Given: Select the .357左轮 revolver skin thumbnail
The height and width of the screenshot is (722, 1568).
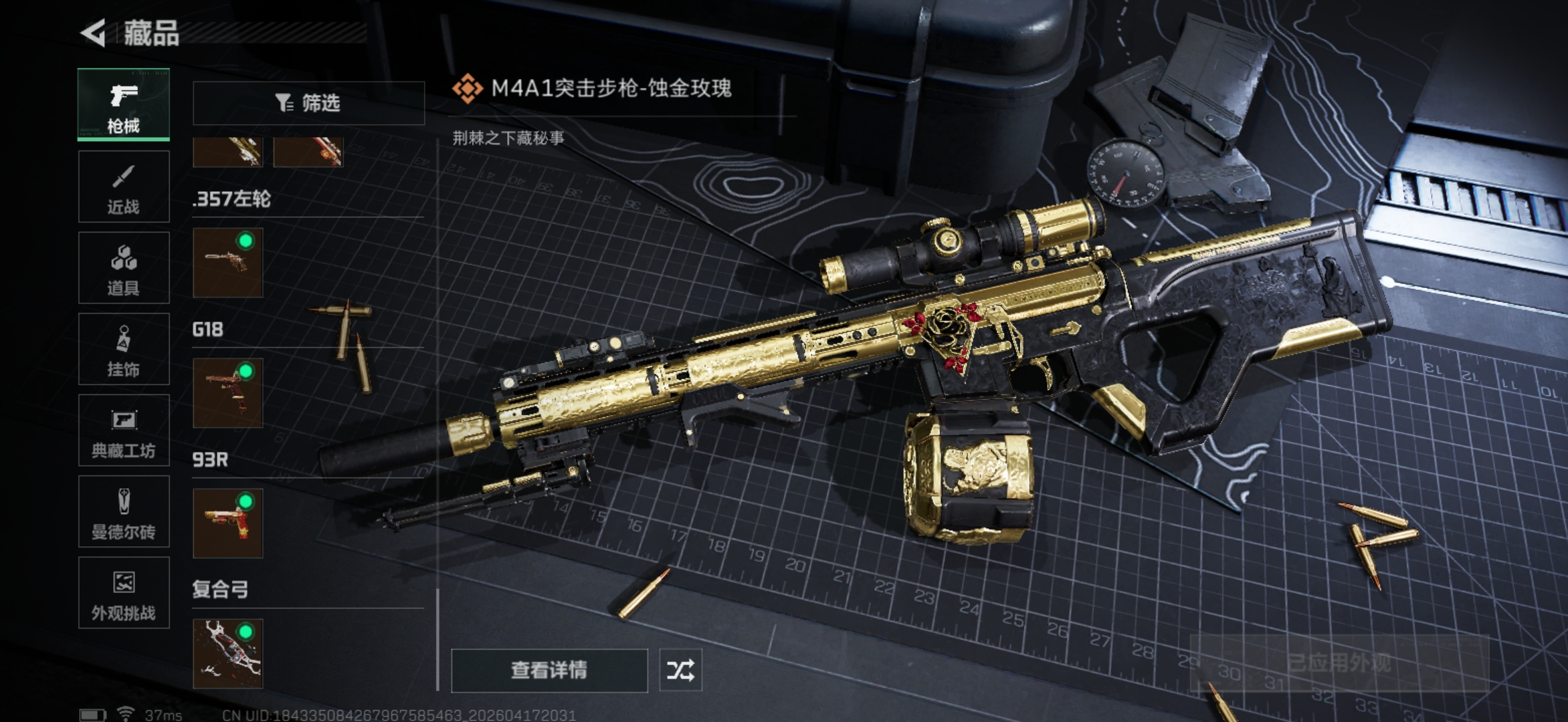Looking at the screenshot, I should [228, 263].
